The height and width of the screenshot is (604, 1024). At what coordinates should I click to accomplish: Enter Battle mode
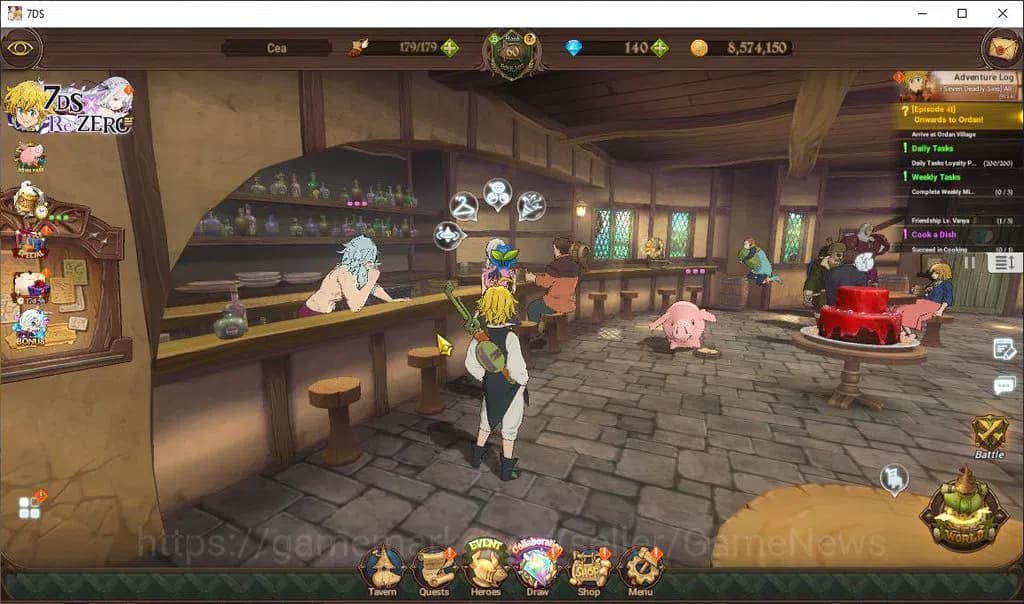[x=989, y=436]
